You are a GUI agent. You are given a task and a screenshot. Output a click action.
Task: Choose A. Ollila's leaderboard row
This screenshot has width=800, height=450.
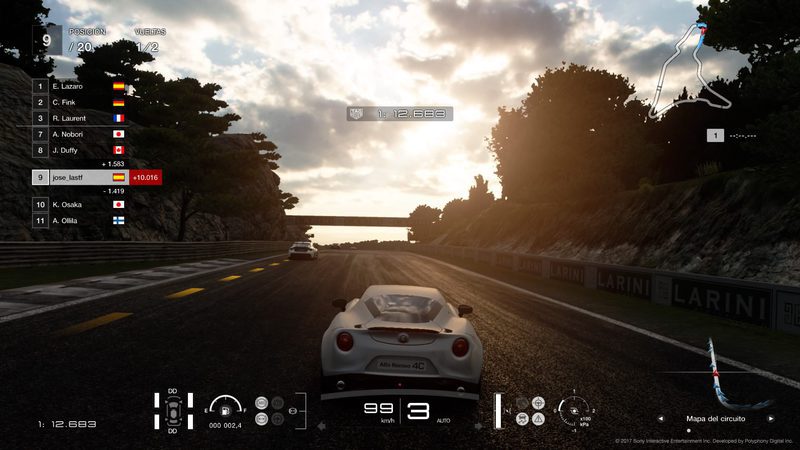coord(80,220)
